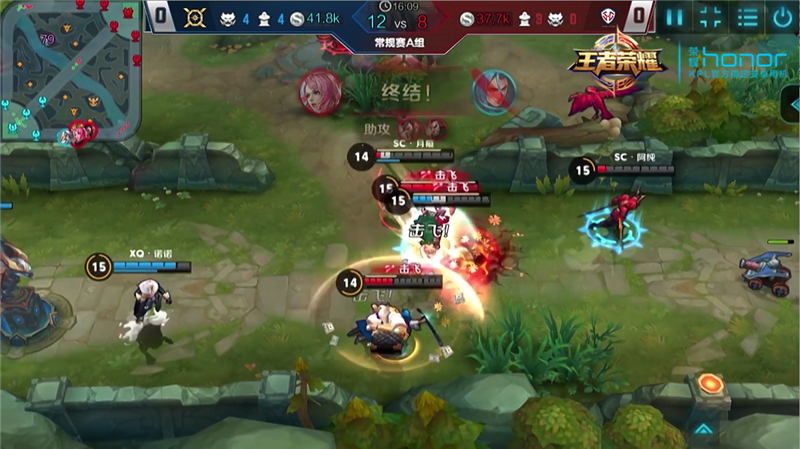Viewport: 800px width, 449px height.
Task: Expand the side panel arrow on right edge
Action: pos(793,104)
